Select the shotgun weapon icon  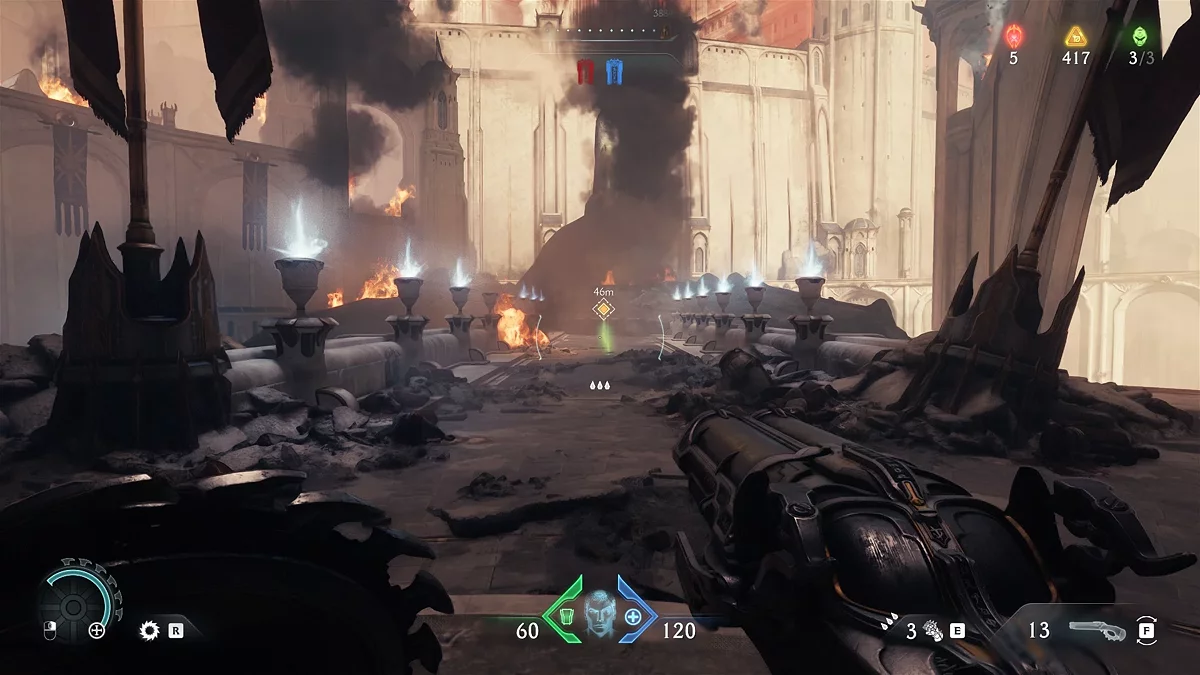click(x=1095, y=630)
